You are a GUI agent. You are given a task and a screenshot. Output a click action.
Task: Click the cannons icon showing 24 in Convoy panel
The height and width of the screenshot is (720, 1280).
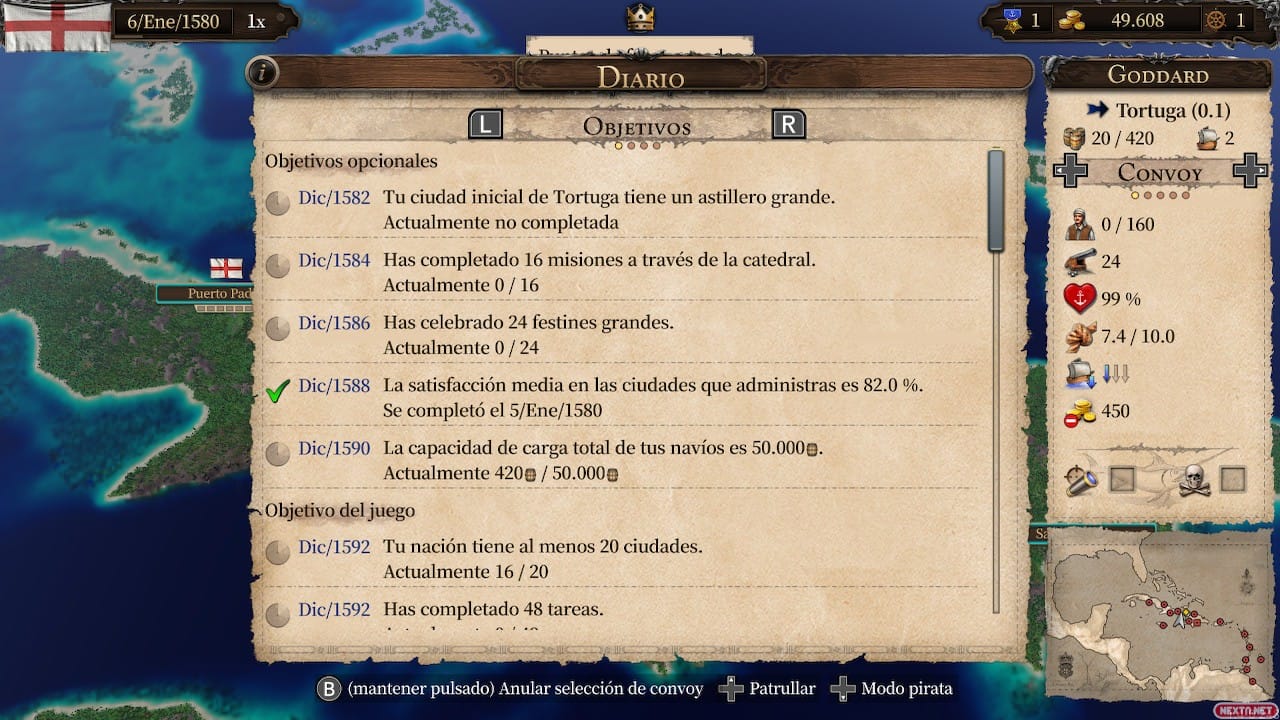(x=1080, y=261)
